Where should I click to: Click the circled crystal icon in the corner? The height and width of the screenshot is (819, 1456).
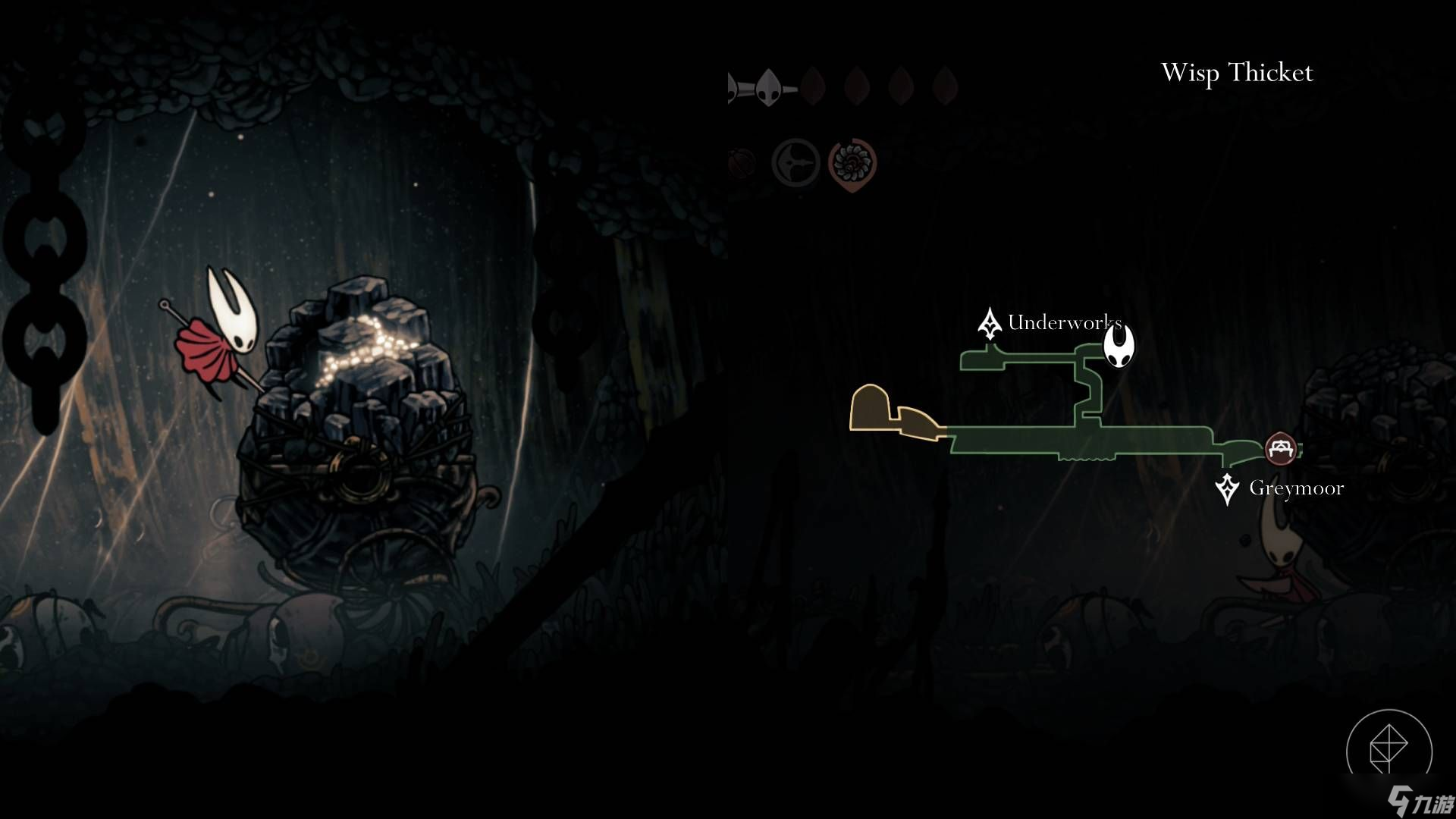(1389, 749)
